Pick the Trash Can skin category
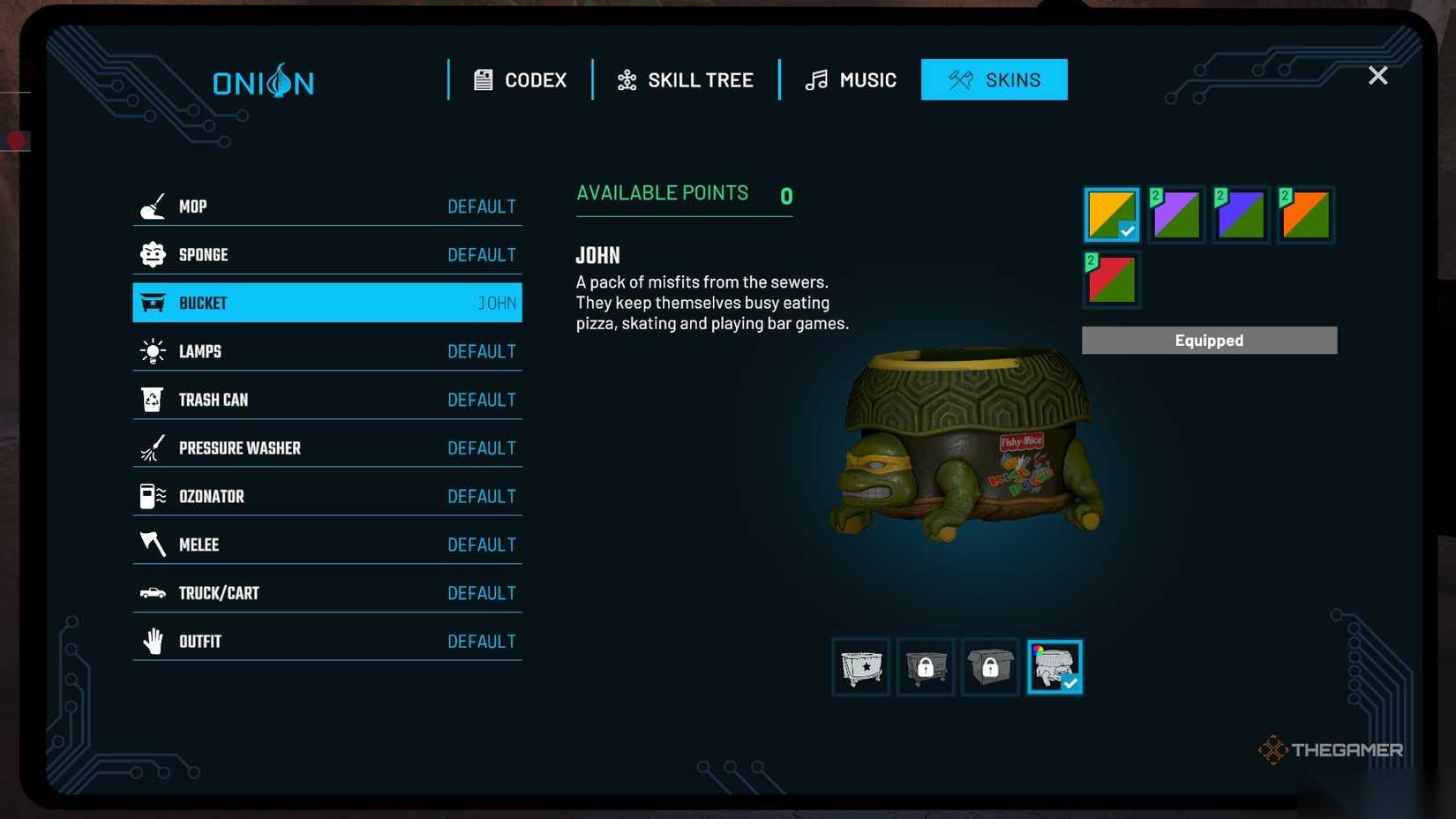This screenshot has width=1456, height=819. (326, 400)
